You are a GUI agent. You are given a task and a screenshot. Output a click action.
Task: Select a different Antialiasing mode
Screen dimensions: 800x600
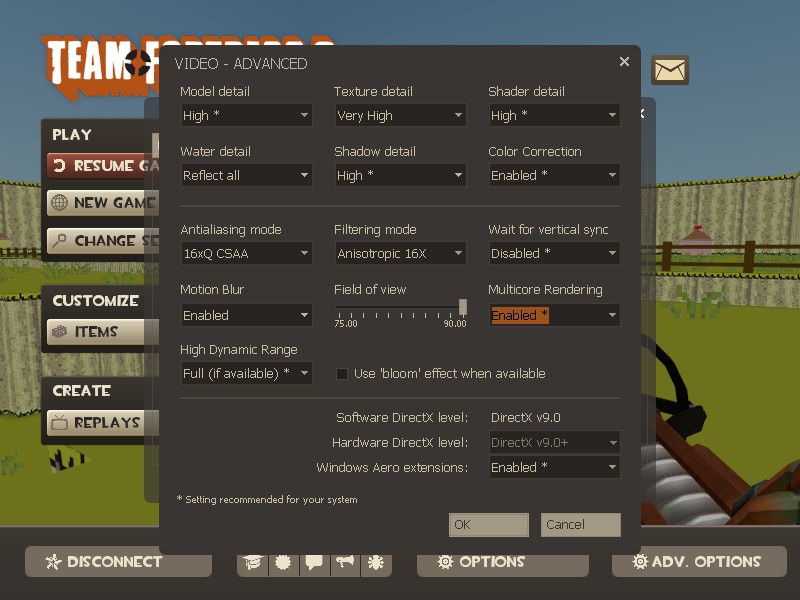tap(246, 253)
